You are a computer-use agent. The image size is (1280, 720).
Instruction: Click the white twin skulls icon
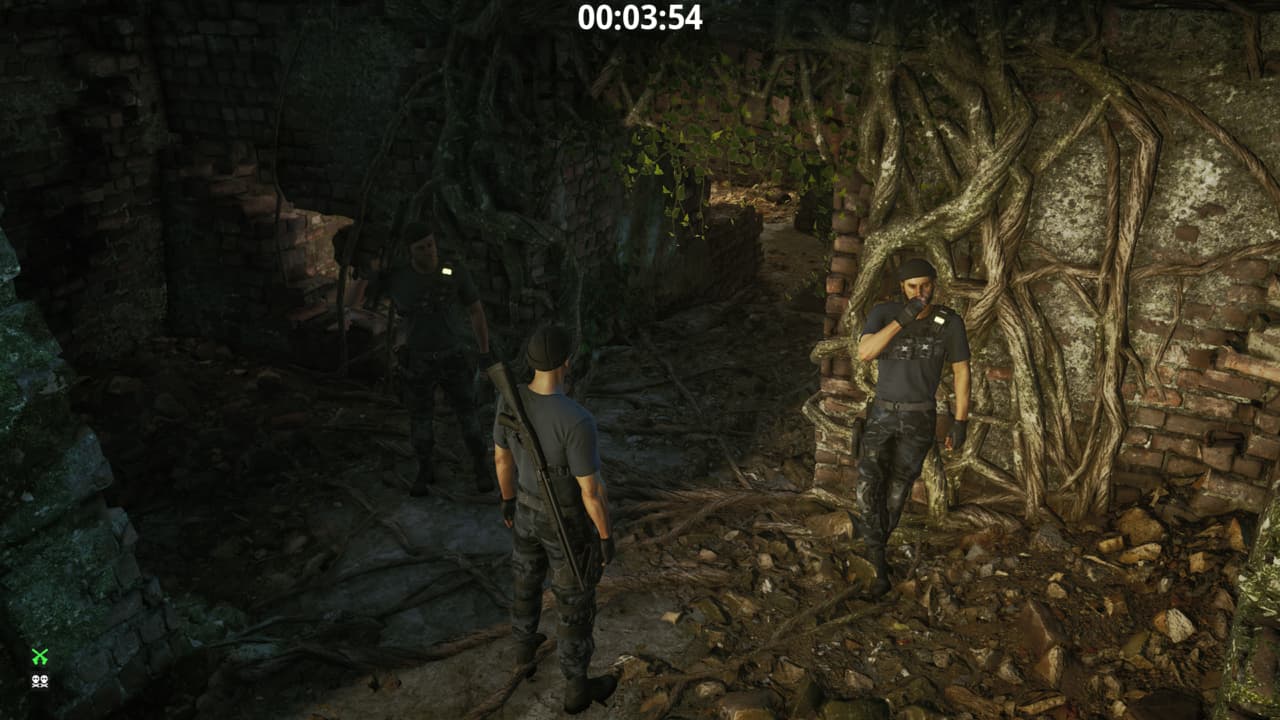pyautogui.click(x=40, y=682)
